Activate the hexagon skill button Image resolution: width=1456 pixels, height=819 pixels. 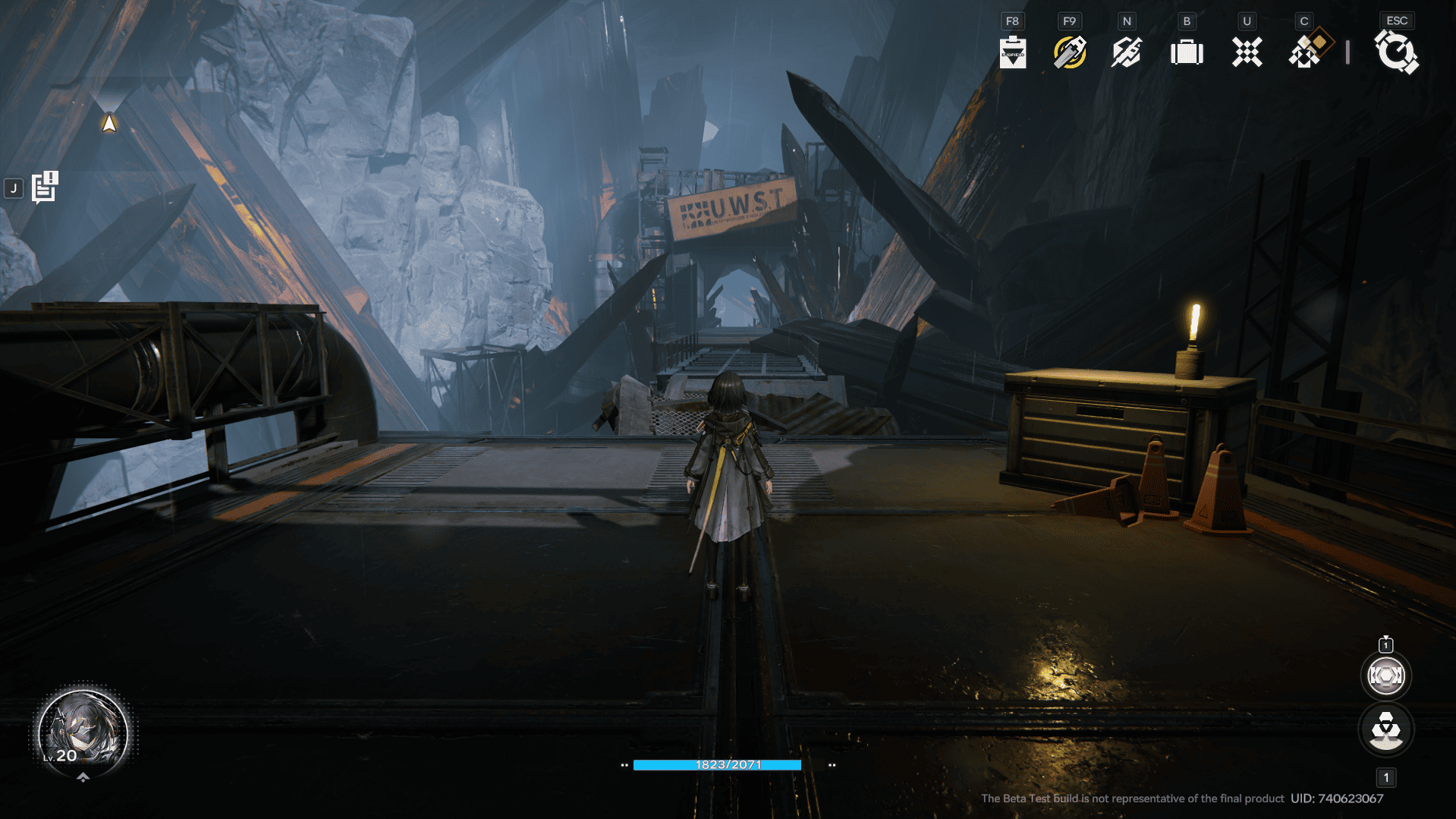click(x=1385, y=676)
